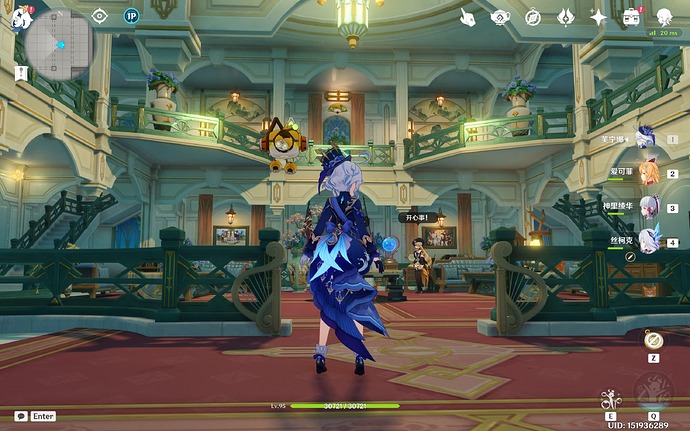This screenshot has height=431, width=690.
Task: Open the backpack inventory icon
Action: tap(631, 17)
